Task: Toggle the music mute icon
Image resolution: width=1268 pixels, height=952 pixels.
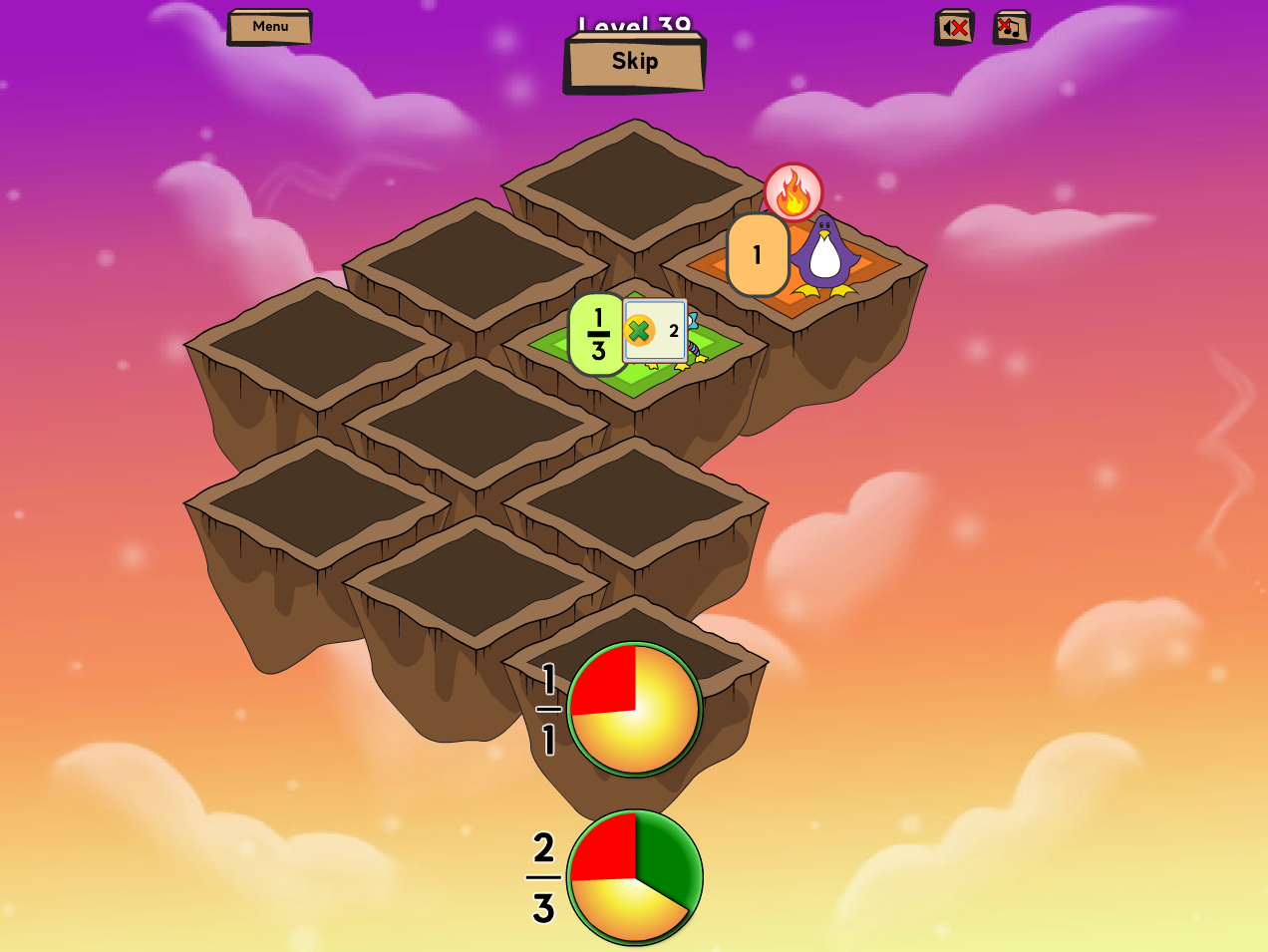Action: pos(1011,28)
